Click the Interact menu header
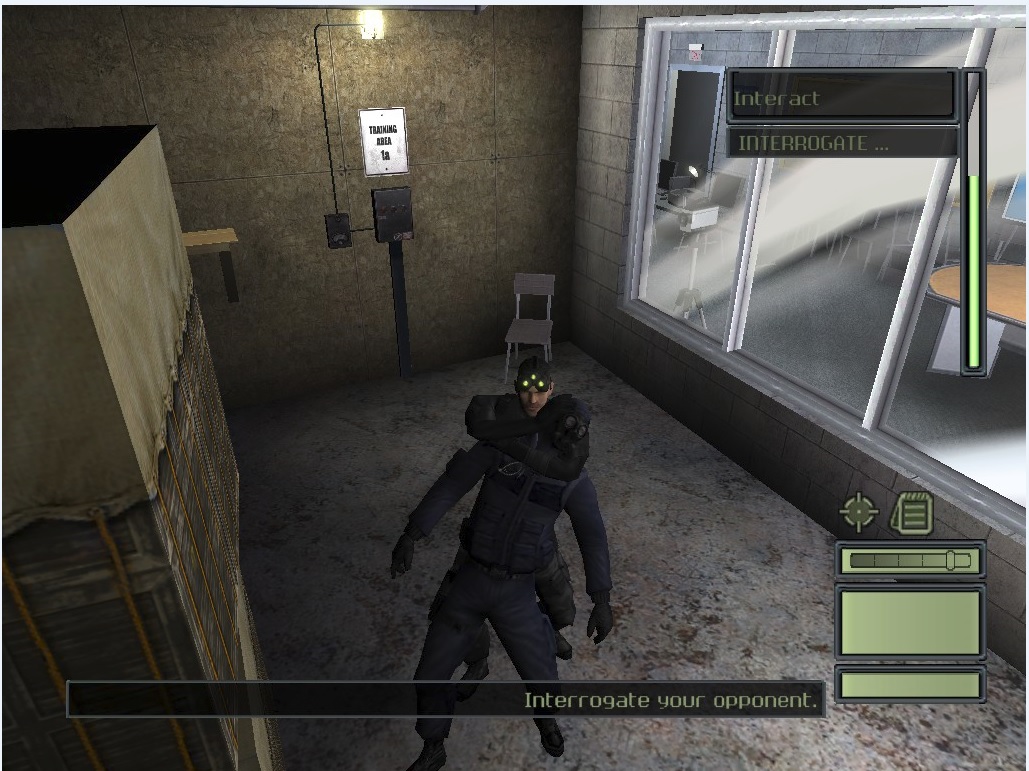1029x771 pixels. click(x=840, y=98)
